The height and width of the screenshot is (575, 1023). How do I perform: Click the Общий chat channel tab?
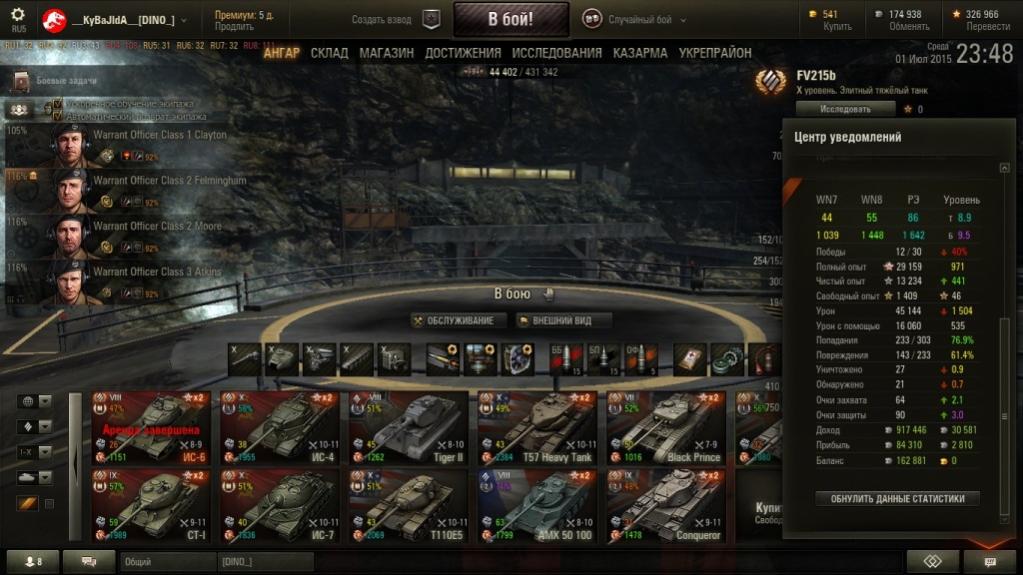click(165, 562)
